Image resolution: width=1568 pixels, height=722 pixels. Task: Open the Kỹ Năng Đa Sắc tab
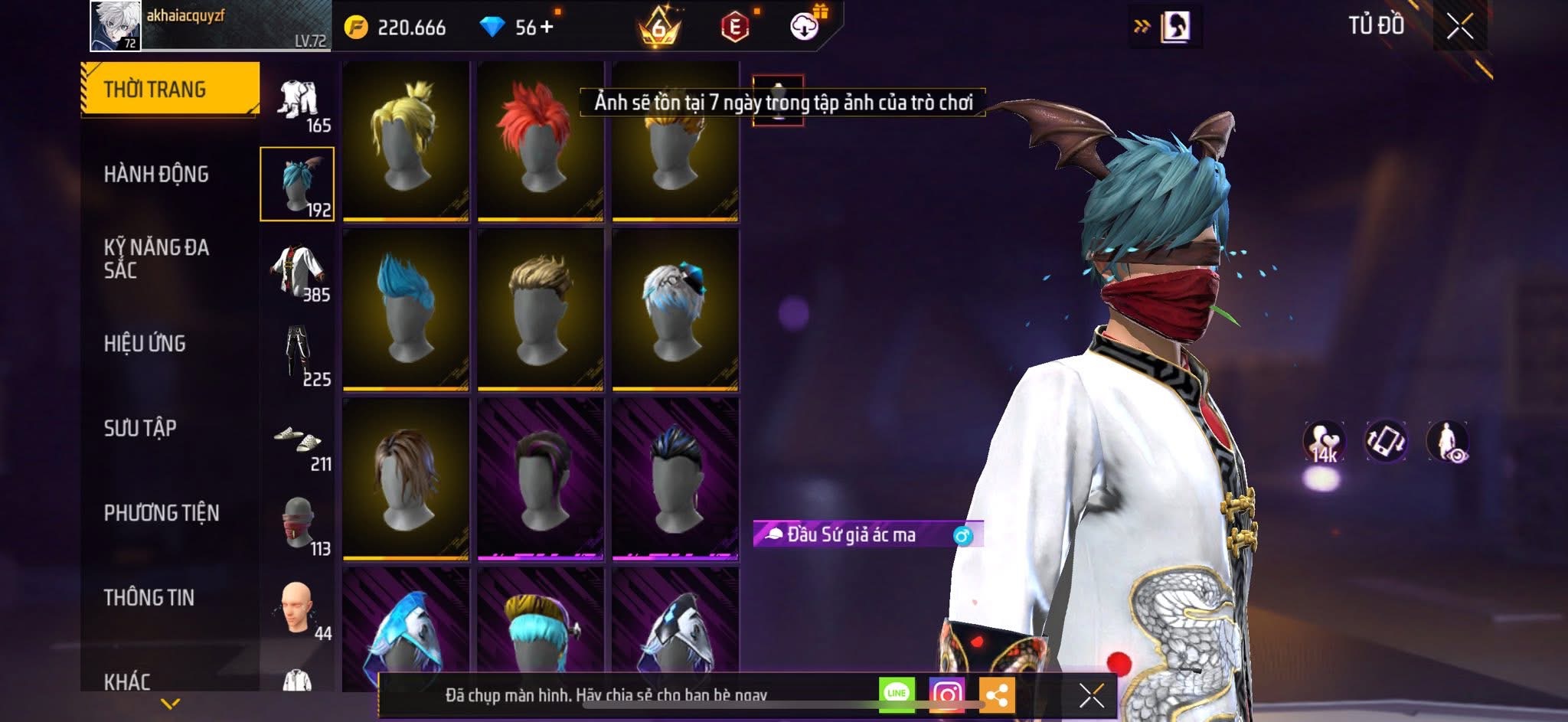[156, 259]
